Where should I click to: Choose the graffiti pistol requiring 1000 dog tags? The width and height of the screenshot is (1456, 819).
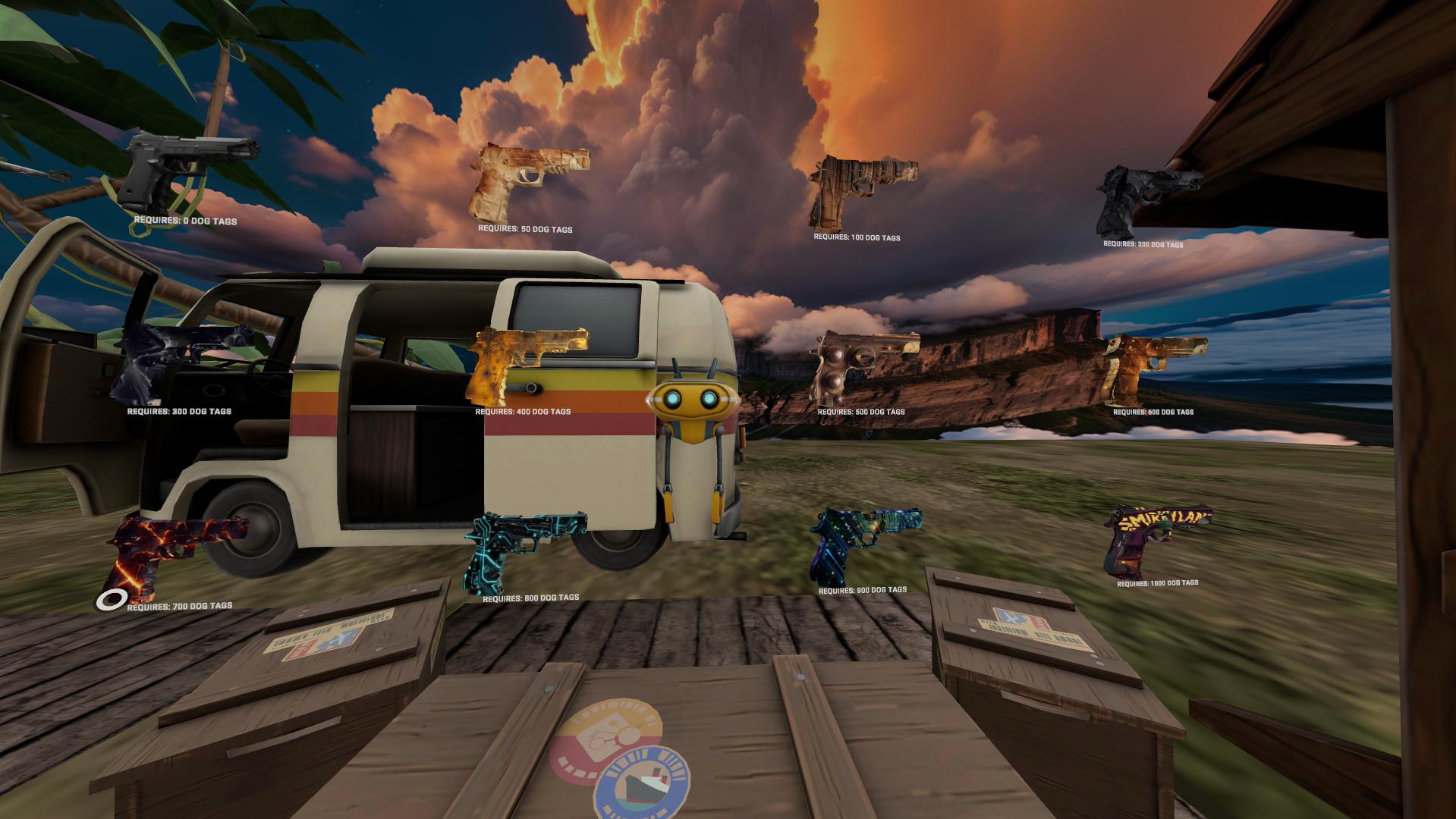coord(1153,537)
